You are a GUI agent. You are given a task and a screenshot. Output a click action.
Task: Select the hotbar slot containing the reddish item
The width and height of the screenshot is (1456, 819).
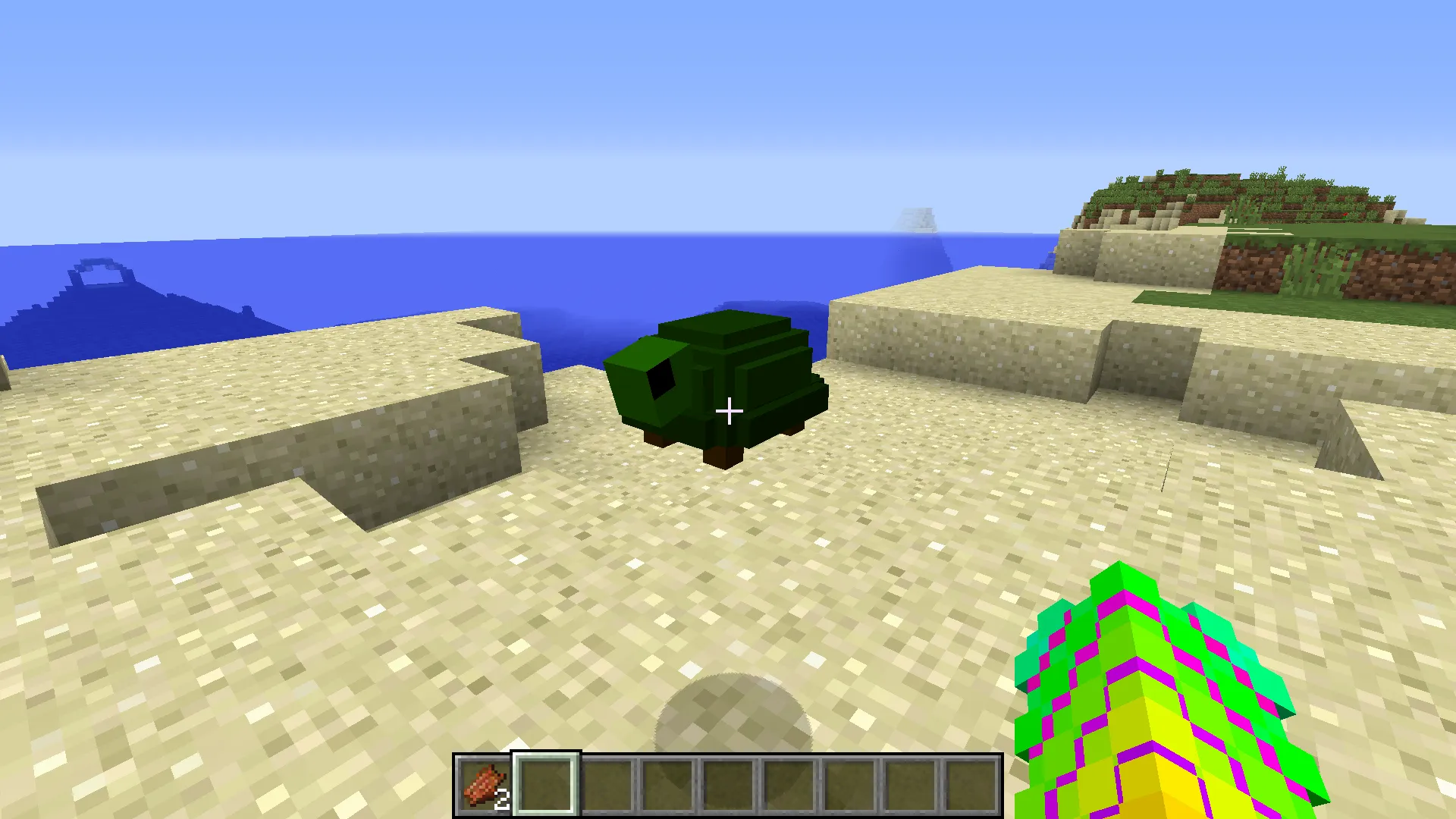pyautogui.click(x=483, y=783)
